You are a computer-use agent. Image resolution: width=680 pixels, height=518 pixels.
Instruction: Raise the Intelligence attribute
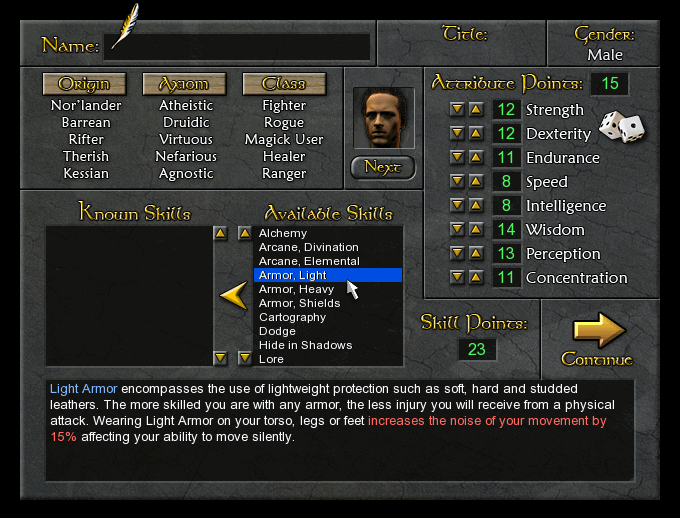476,205
